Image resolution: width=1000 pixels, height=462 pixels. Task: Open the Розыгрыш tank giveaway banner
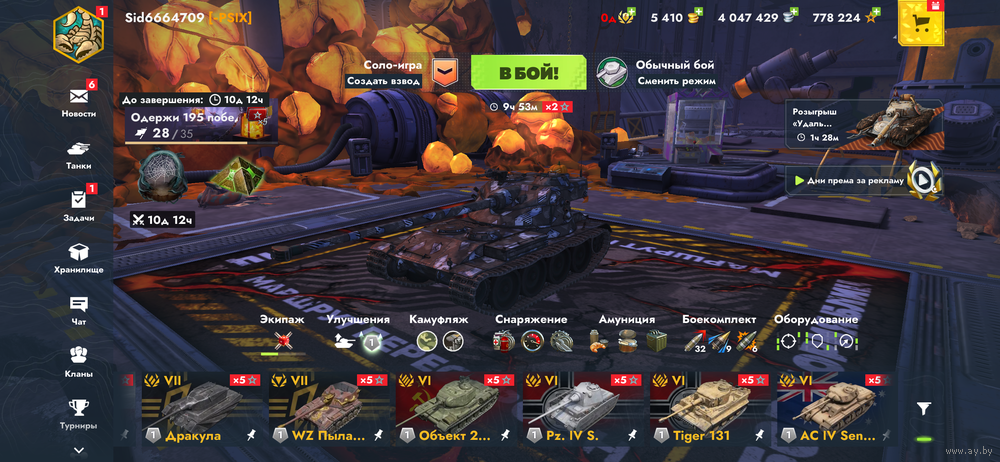click(x=864, y=122)
